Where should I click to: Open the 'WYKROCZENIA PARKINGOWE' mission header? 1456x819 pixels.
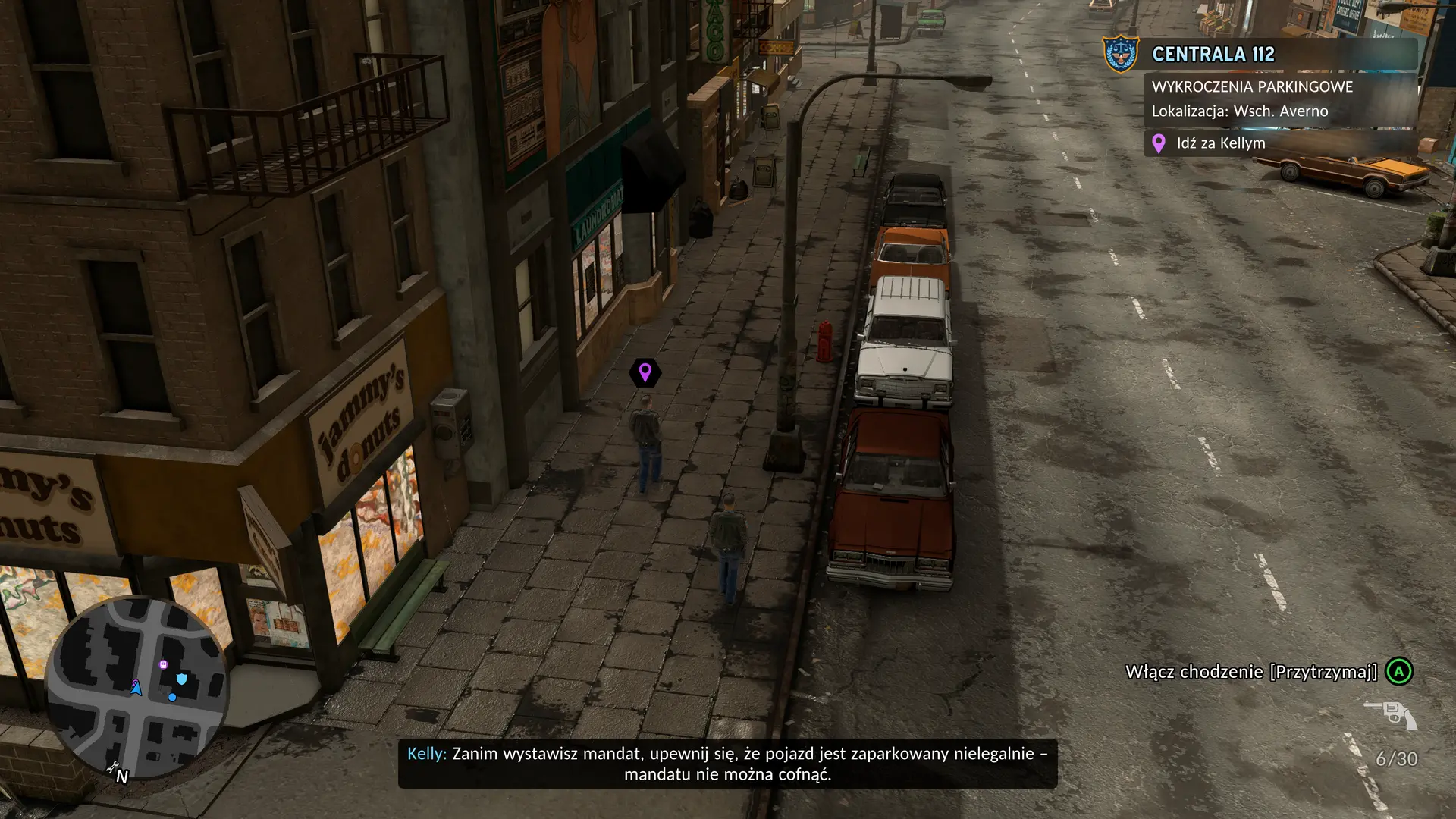tap(1250, 87)
